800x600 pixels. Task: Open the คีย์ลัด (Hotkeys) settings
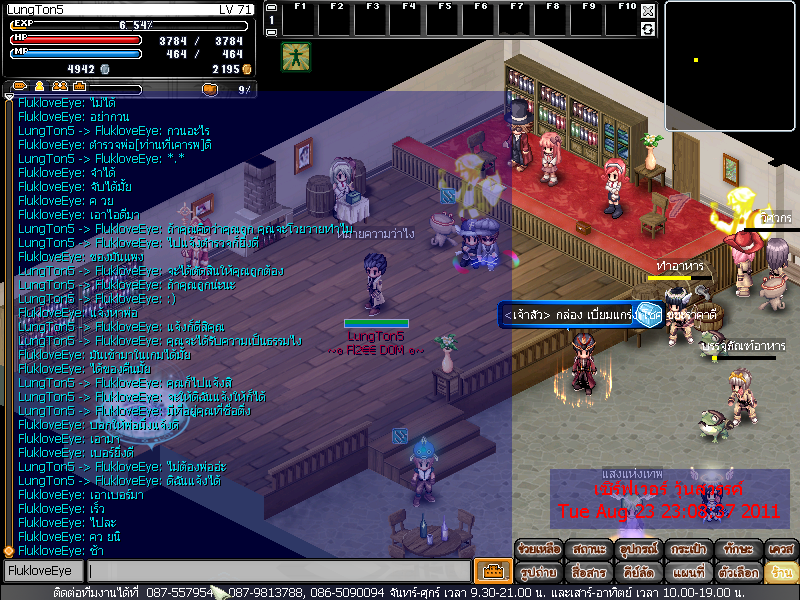[x=638, y=573]
